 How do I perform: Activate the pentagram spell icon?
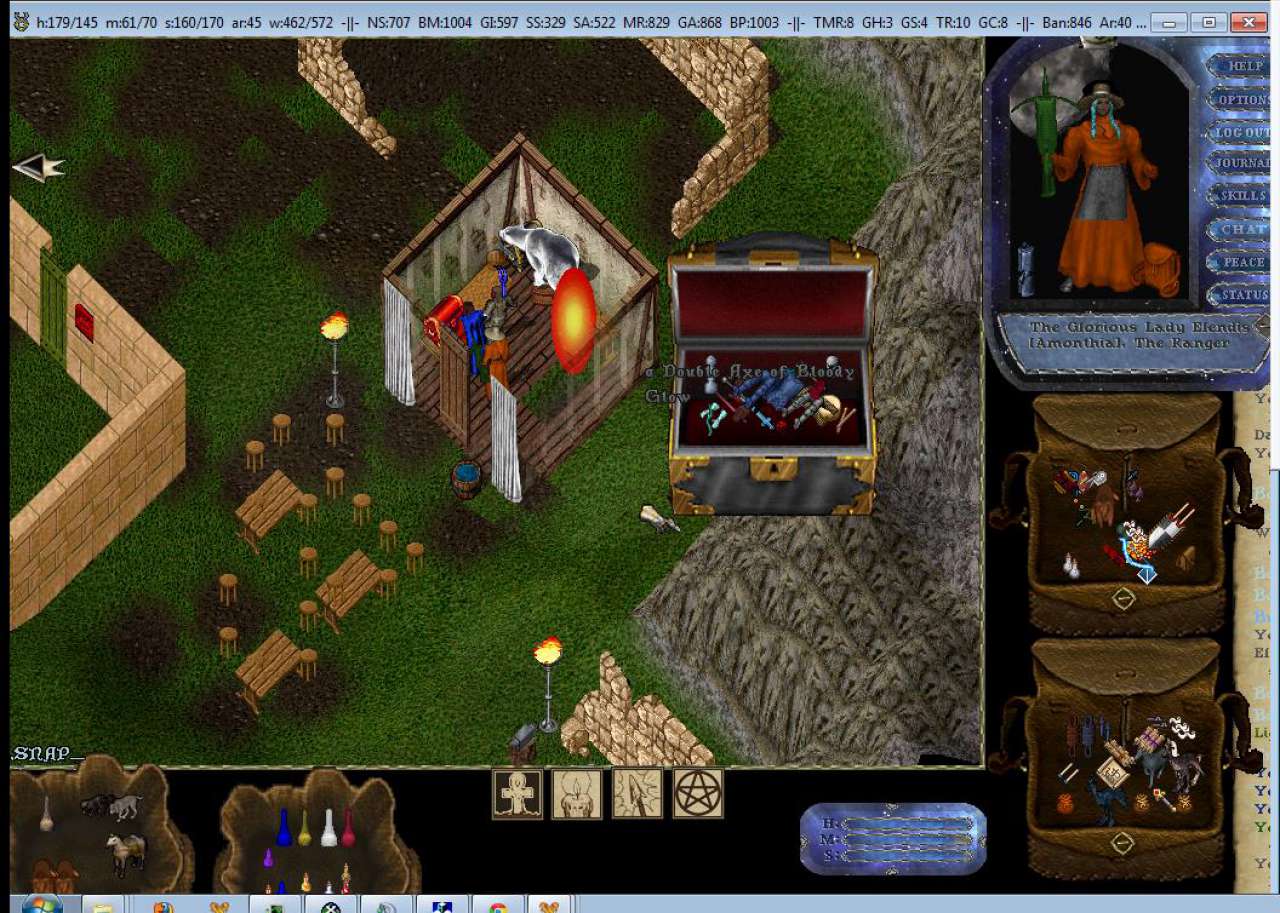pos(698,794)
